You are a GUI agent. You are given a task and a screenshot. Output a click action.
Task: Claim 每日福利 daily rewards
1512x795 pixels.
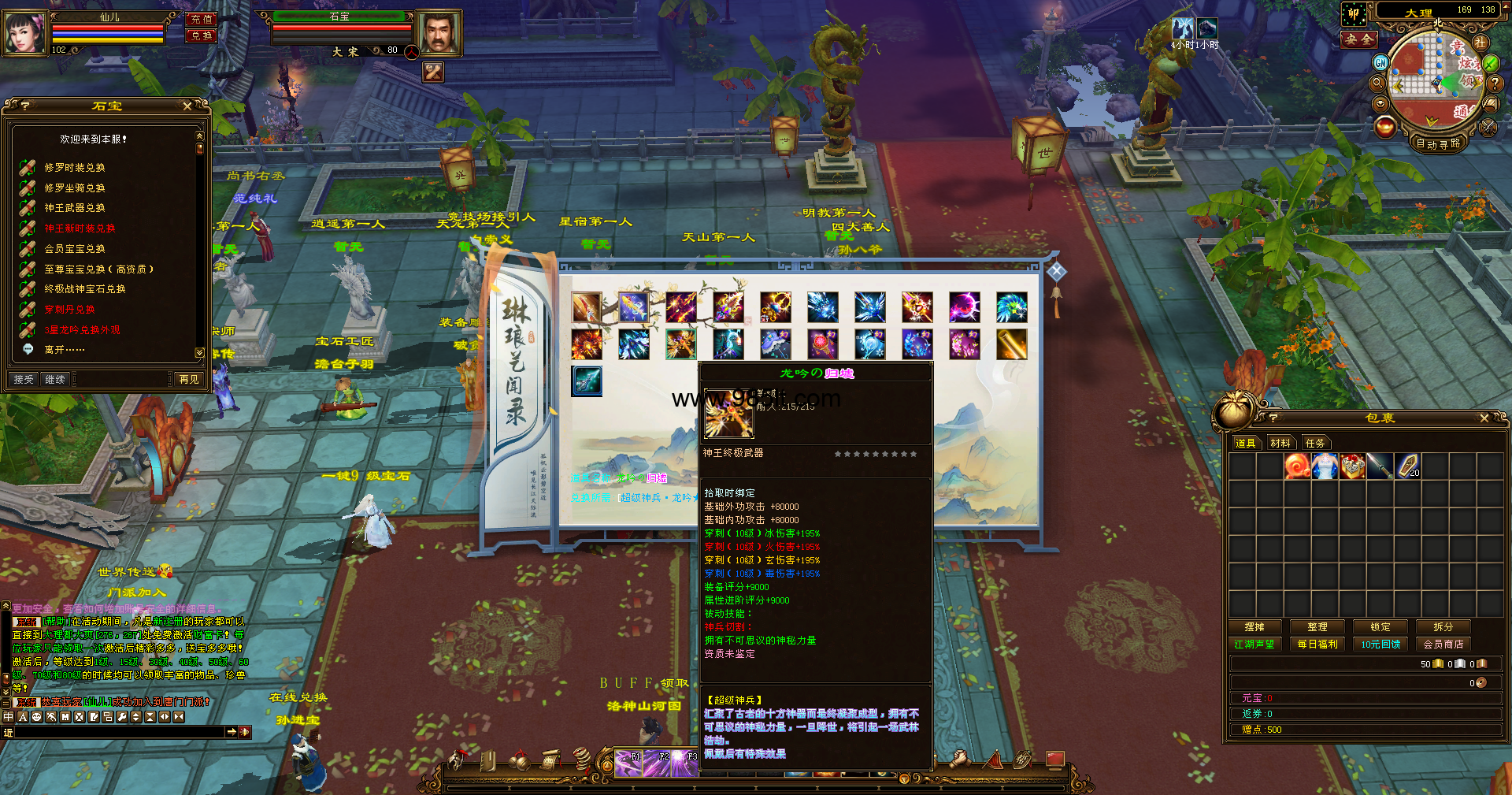(x=1317, y=645)
